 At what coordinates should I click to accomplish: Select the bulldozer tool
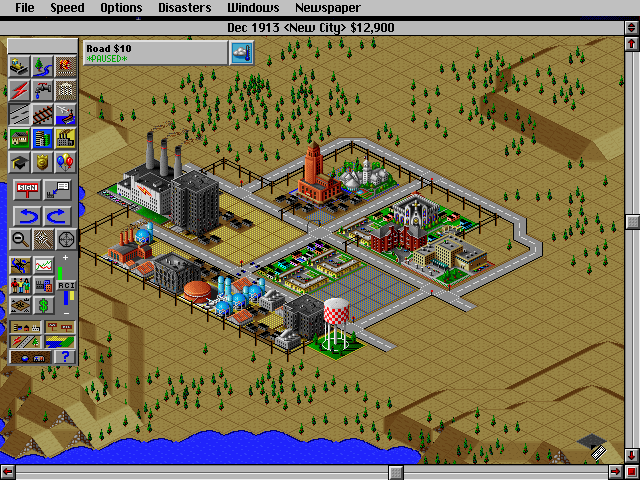click(x=19, y=66)
